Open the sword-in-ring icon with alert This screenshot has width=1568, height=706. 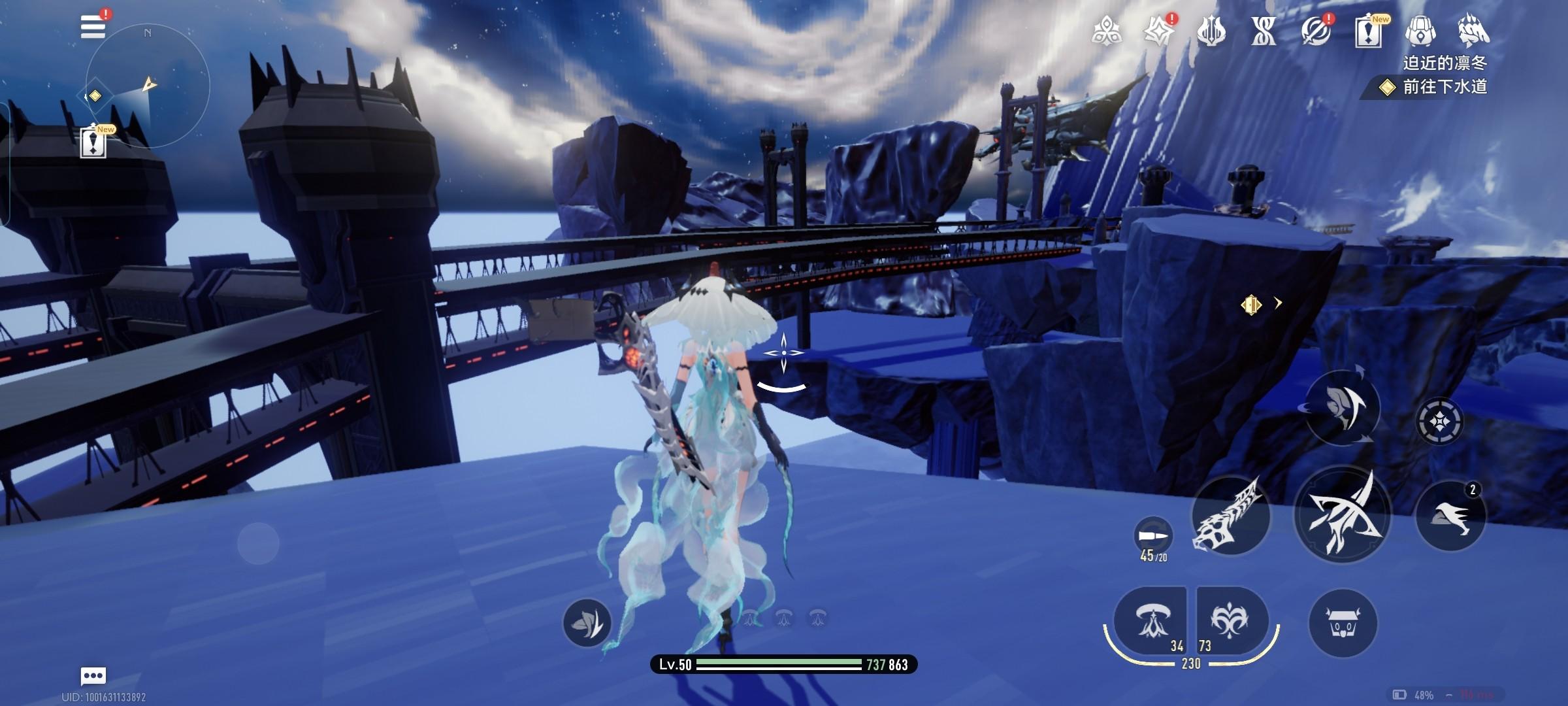coord(1315,31)
